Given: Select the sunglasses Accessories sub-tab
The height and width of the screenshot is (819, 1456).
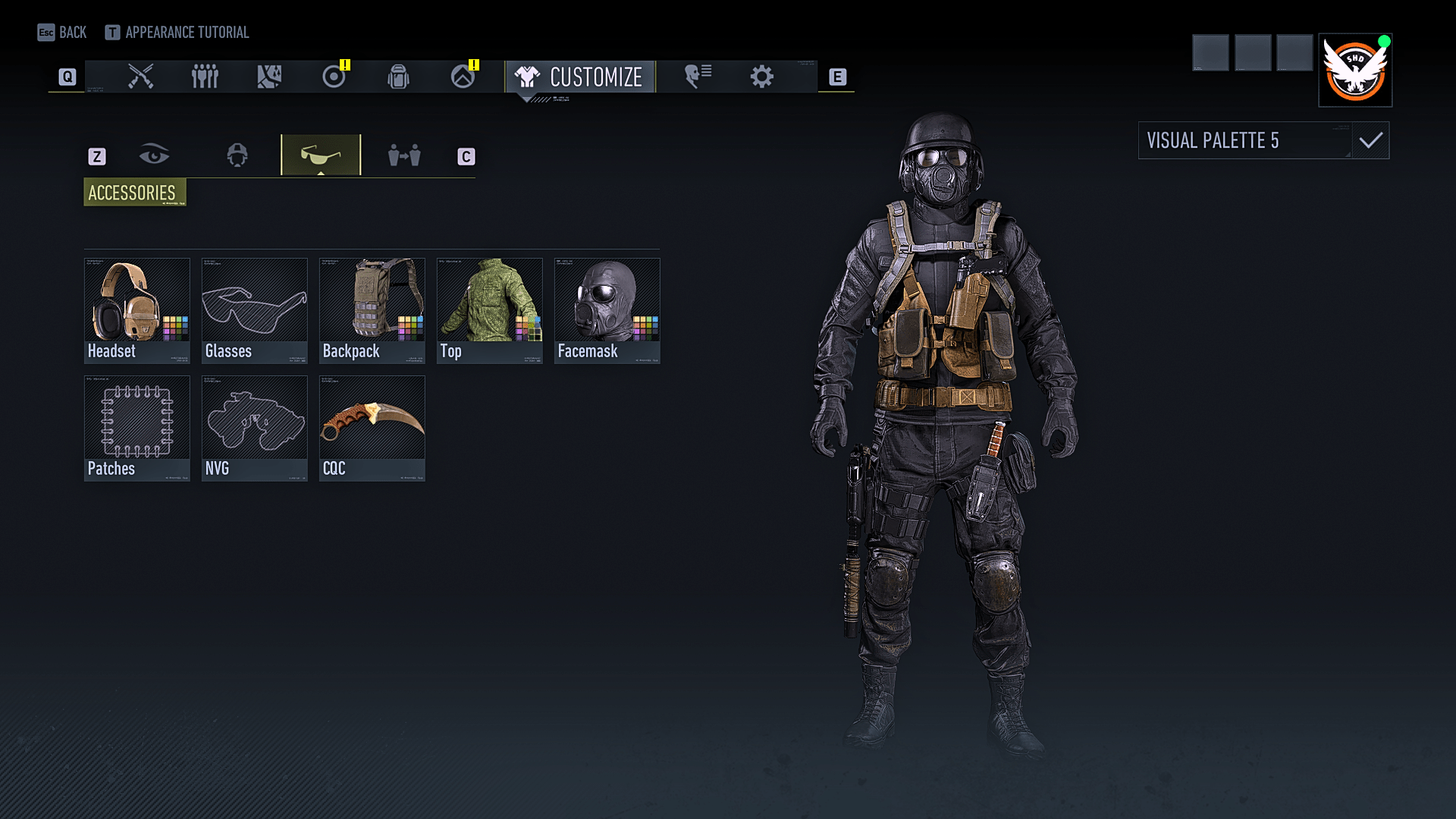Looking at the screenshot, I should point(321,155).
